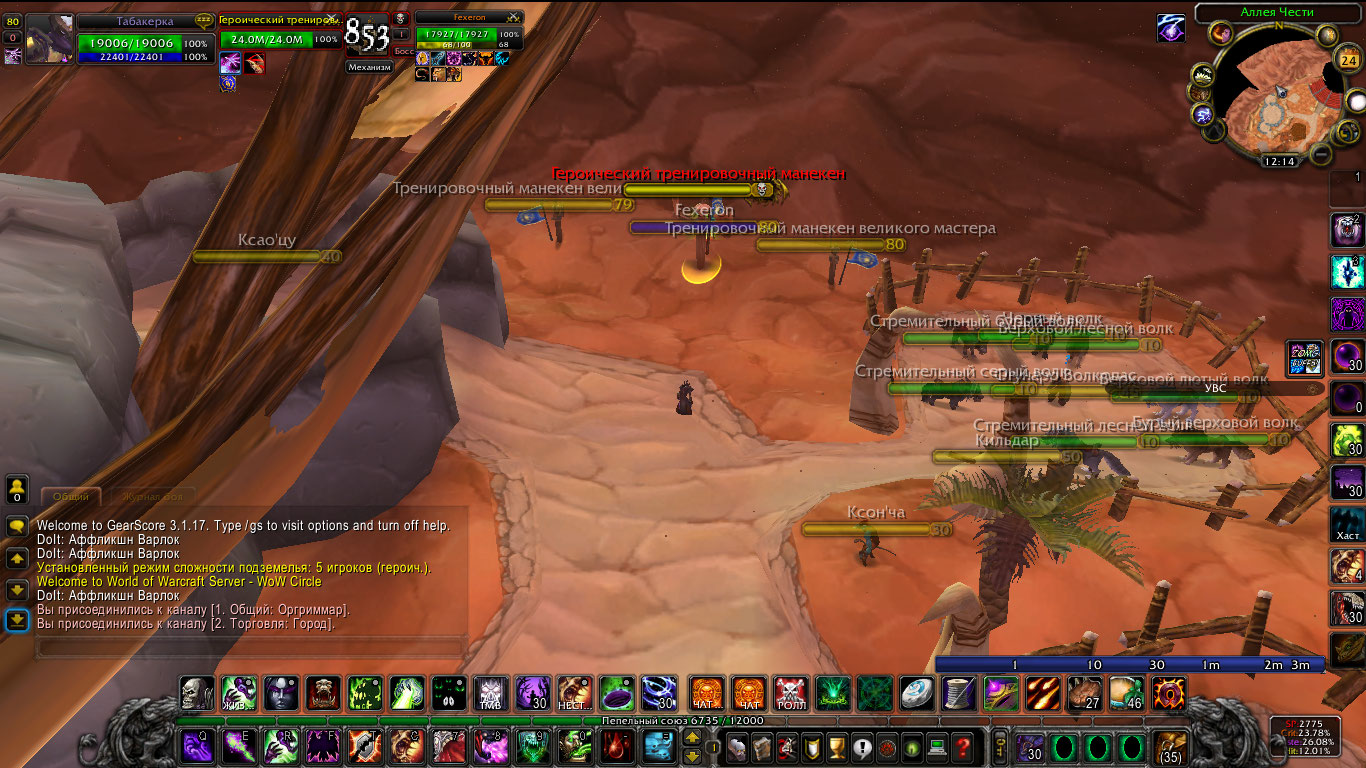Cast the purple hand spell bound to Q
The height and width of the screenshot is (768, 1366).
(197, 747)
